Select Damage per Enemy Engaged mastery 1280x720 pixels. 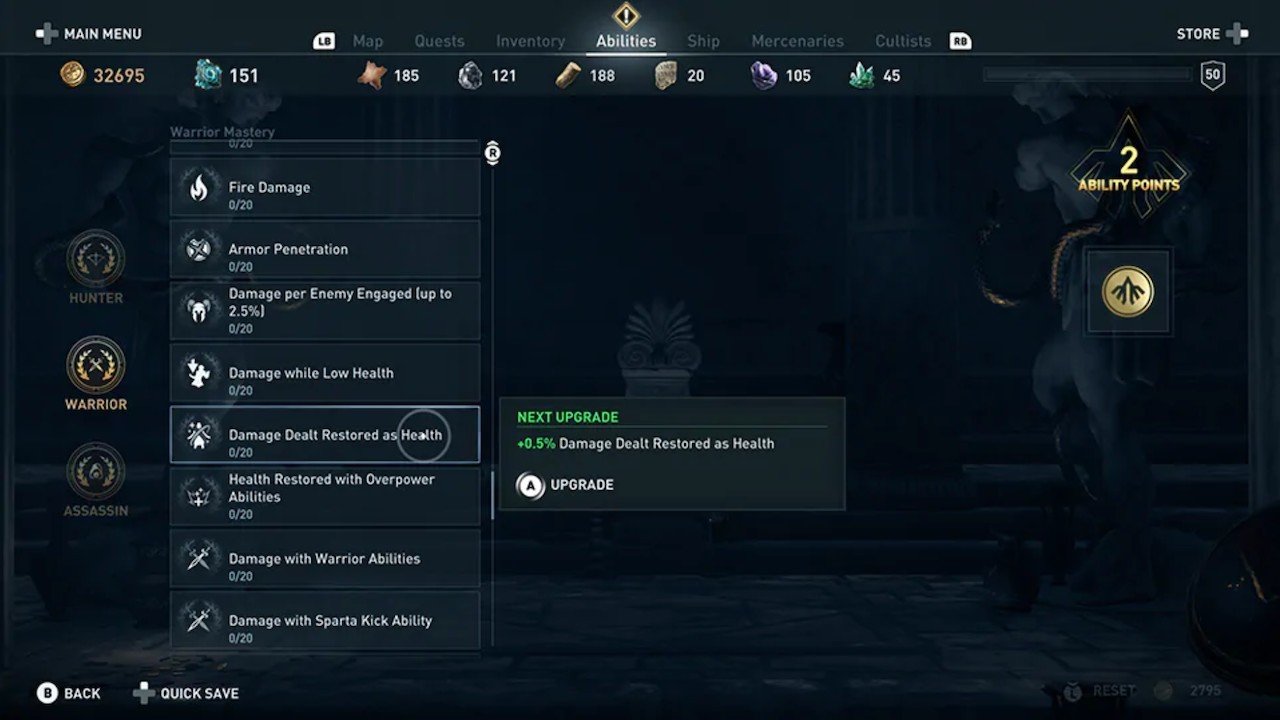pyautogui.click(x=325, y=311)
